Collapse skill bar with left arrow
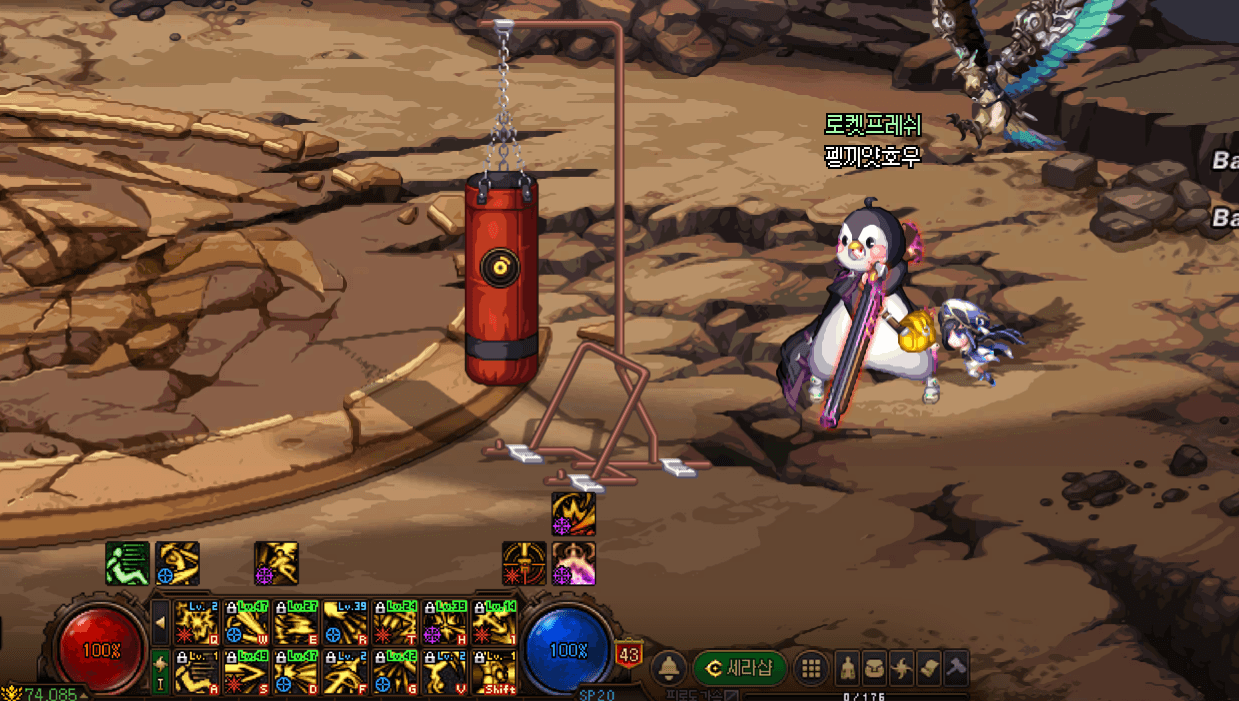 coord(160,623)
